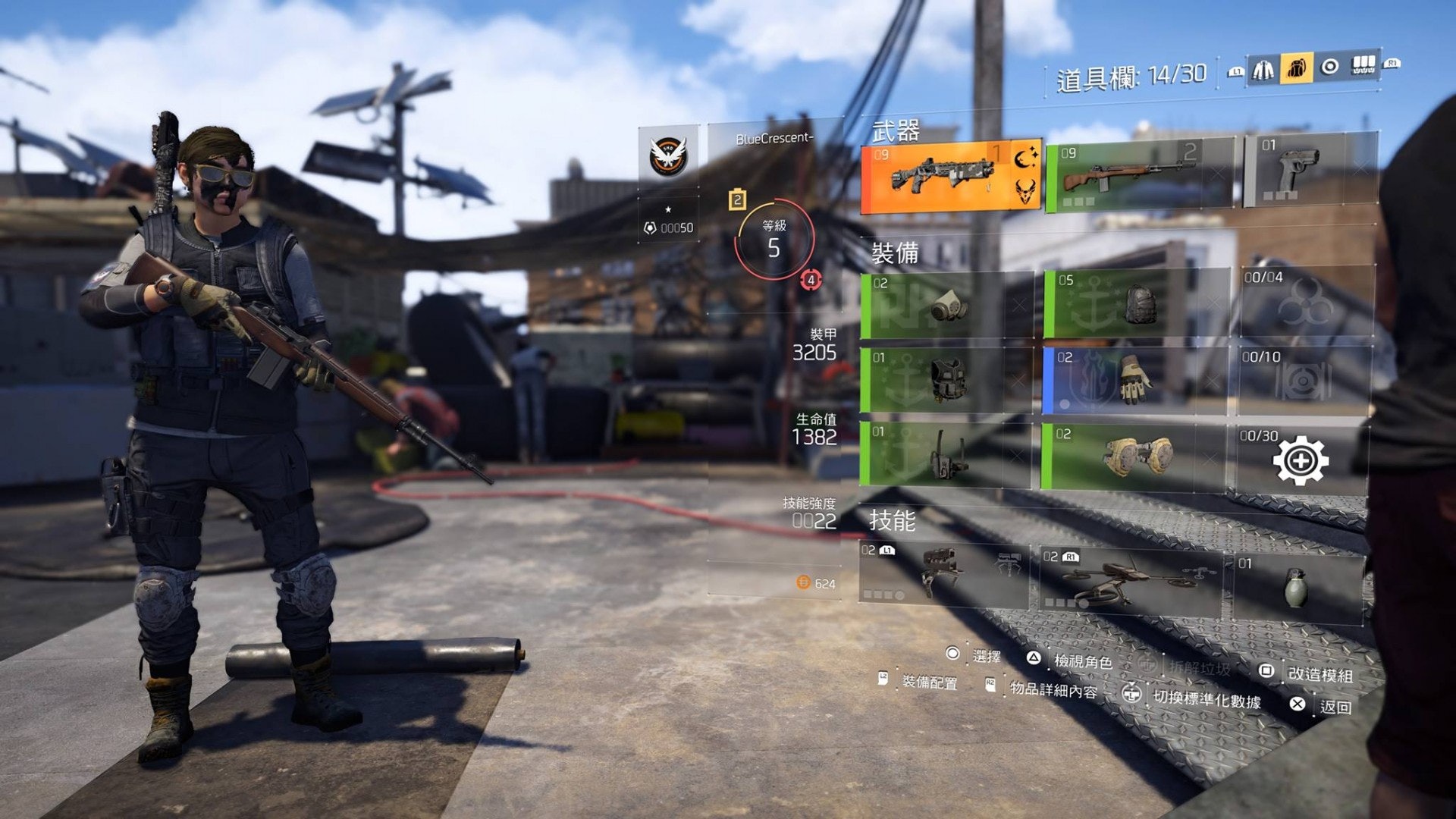Switch to the ammo magazines tab
1456x819 pixels.
pos(1363,66)
